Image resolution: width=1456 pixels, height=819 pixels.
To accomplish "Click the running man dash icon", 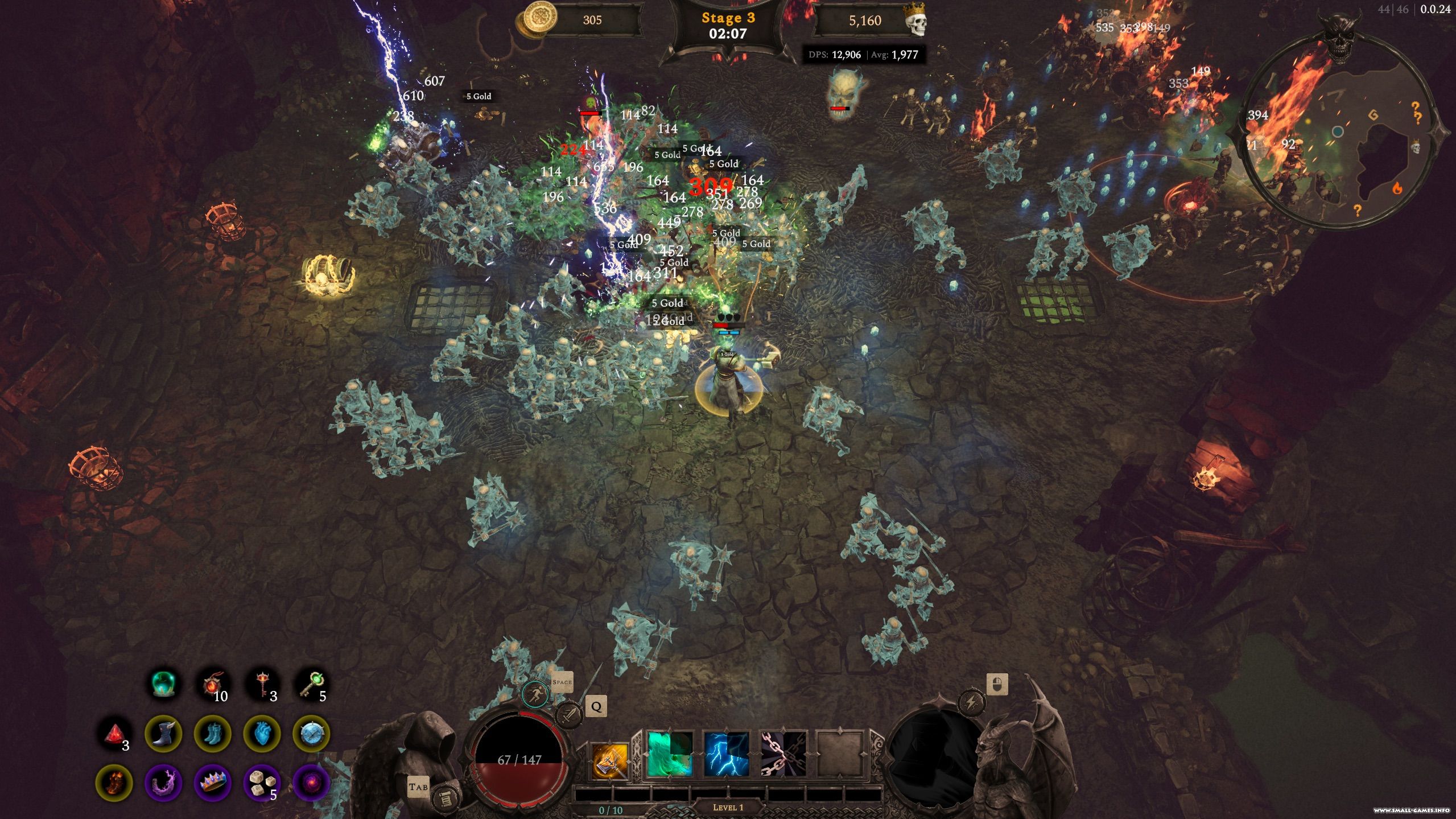I will coord(535,694).
